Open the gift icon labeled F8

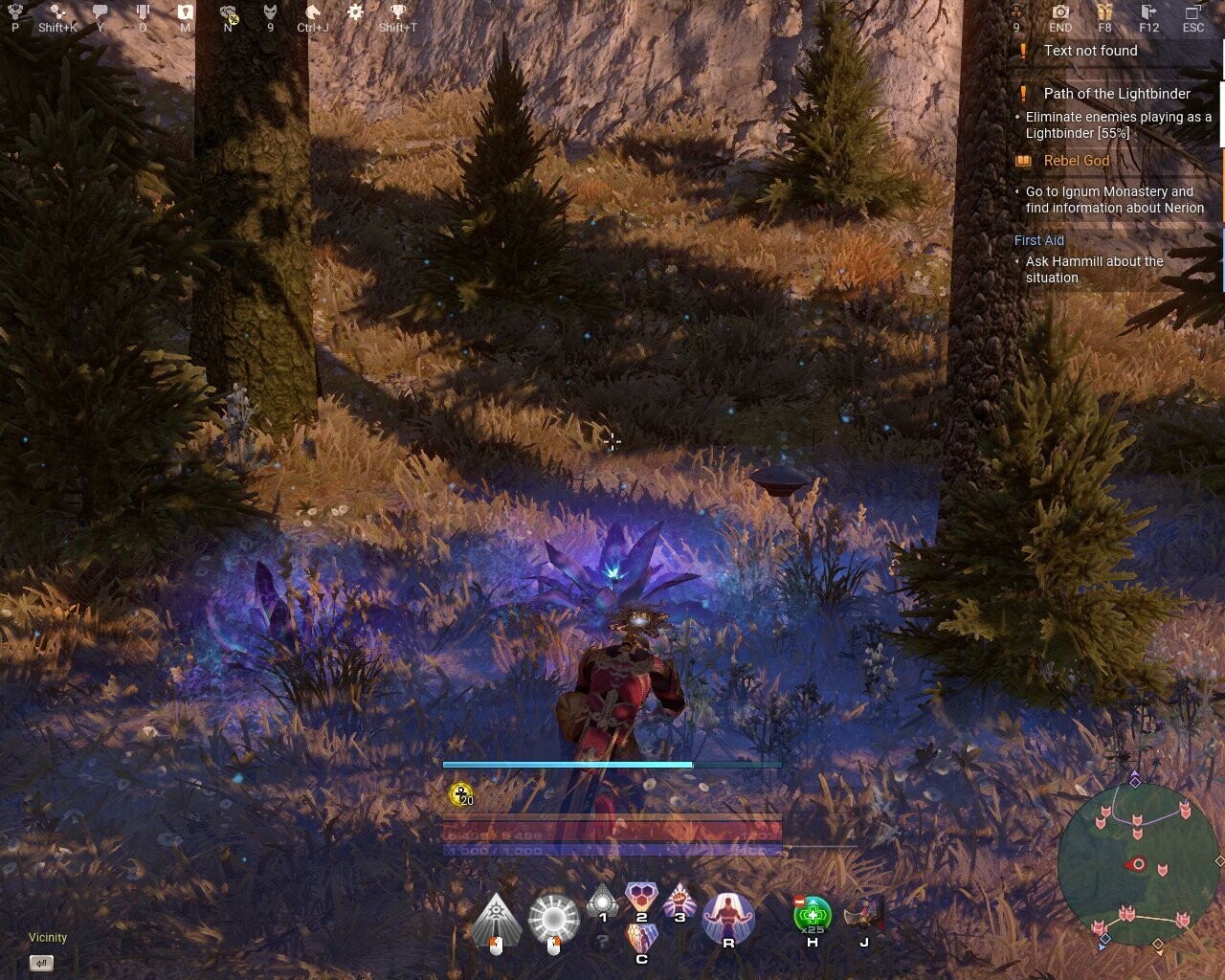pyautogui.click(x=1103, y=13)
